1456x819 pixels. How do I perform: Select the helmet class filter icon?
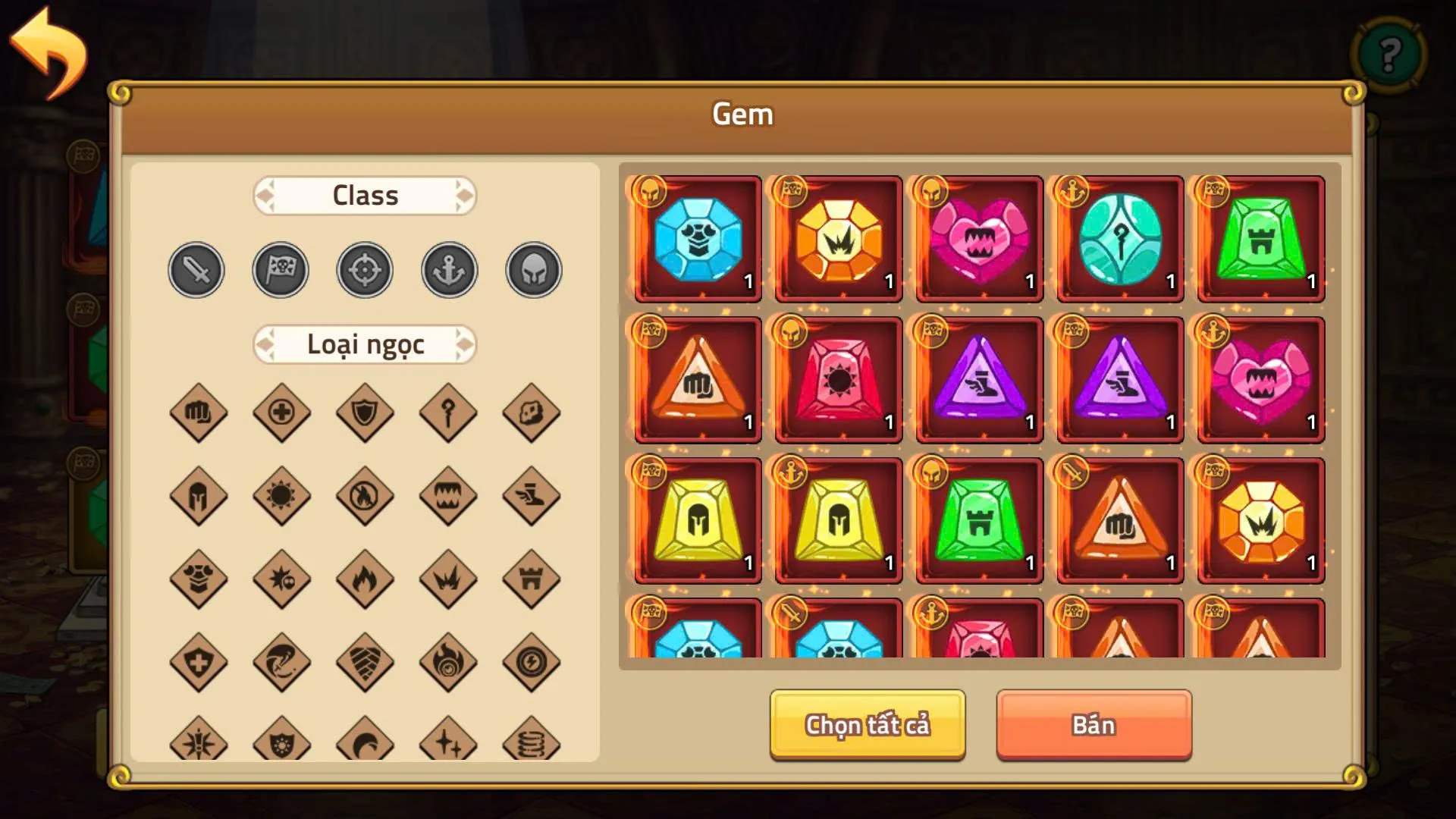pyautogui.click(x=532, y=269)
